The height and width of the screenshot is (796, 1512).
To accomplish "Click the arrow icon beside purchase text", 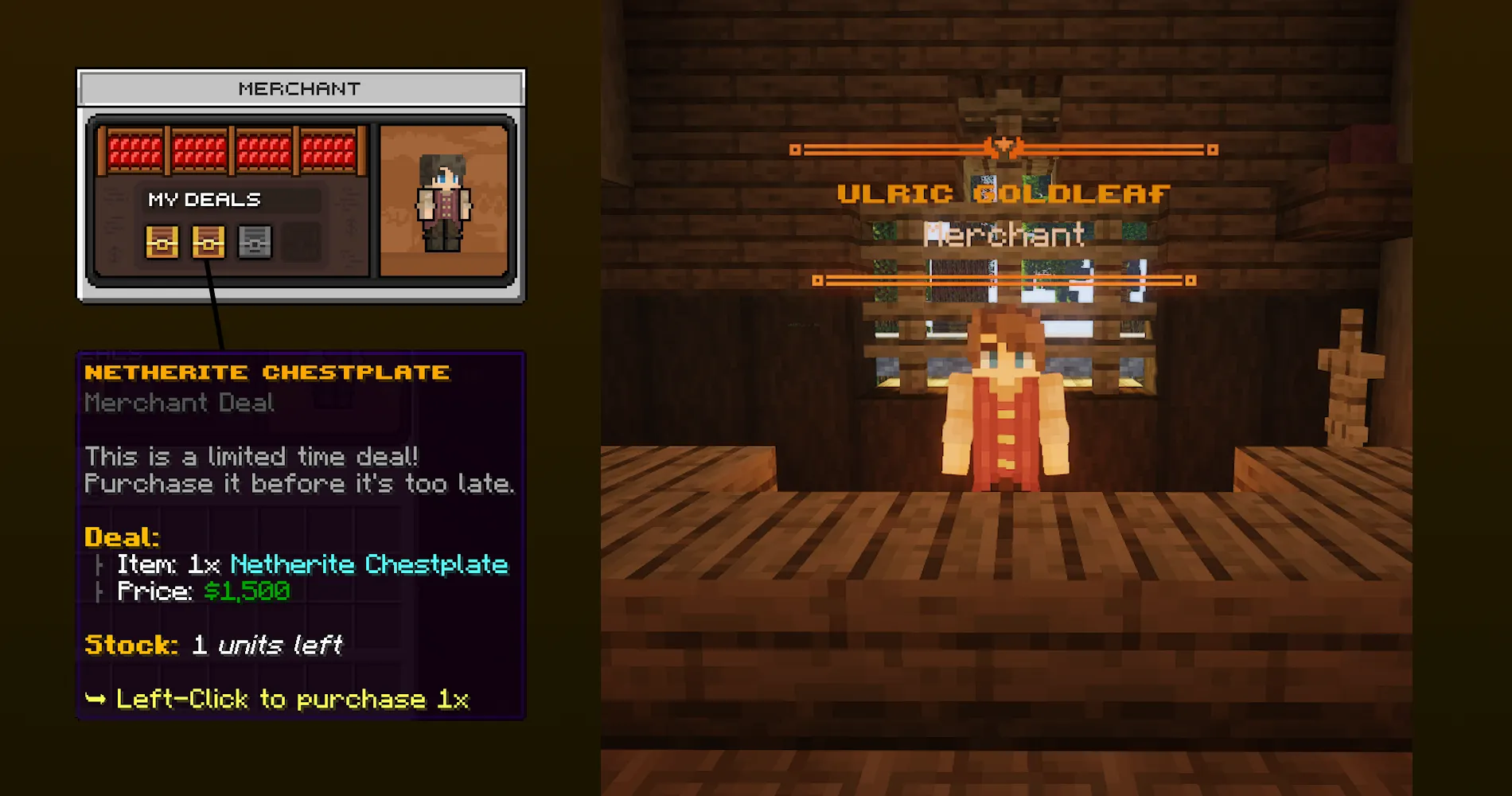I will click(x=97, y=698).
